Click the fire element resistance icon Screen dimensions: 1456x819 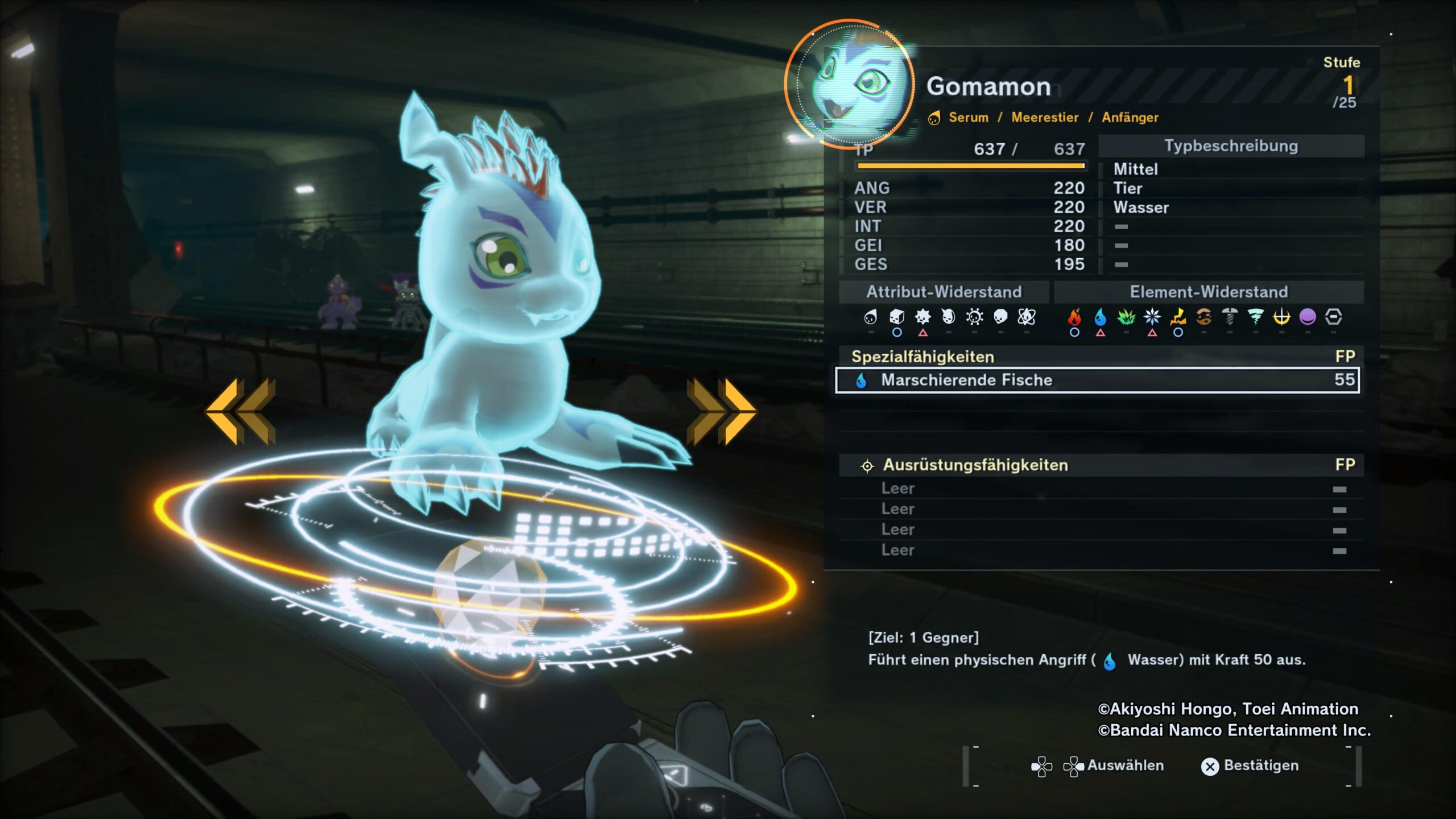click(x=1074, y=317)
